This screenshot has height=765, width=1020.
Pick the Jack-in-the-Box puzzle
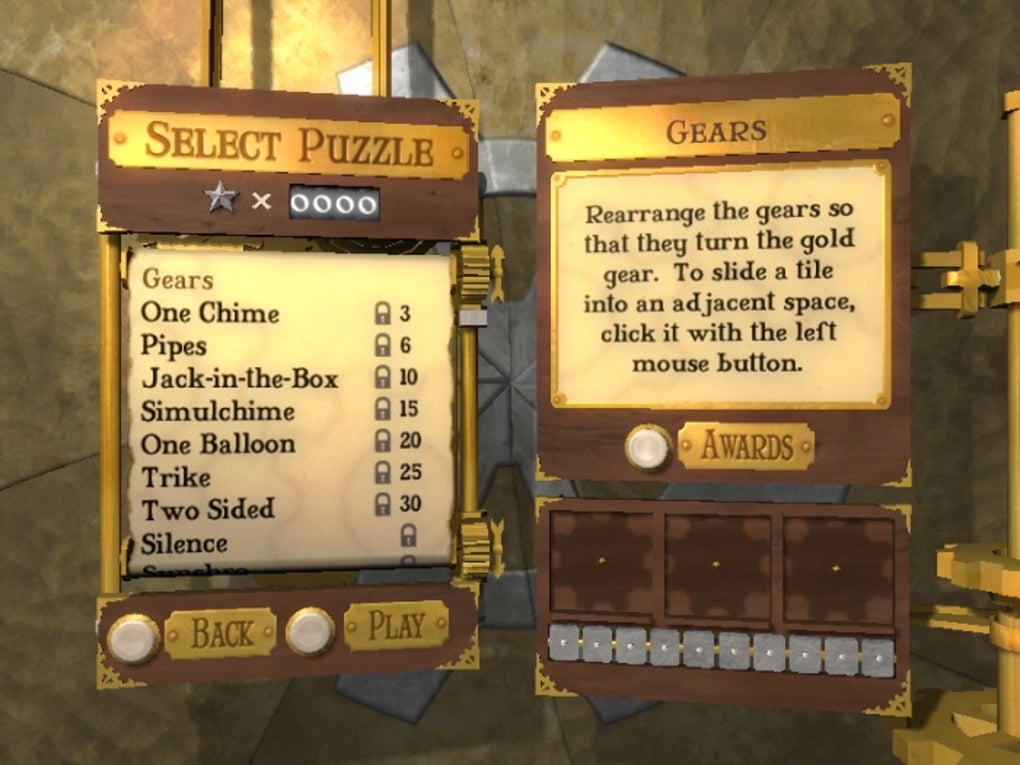tap(239, 379)
